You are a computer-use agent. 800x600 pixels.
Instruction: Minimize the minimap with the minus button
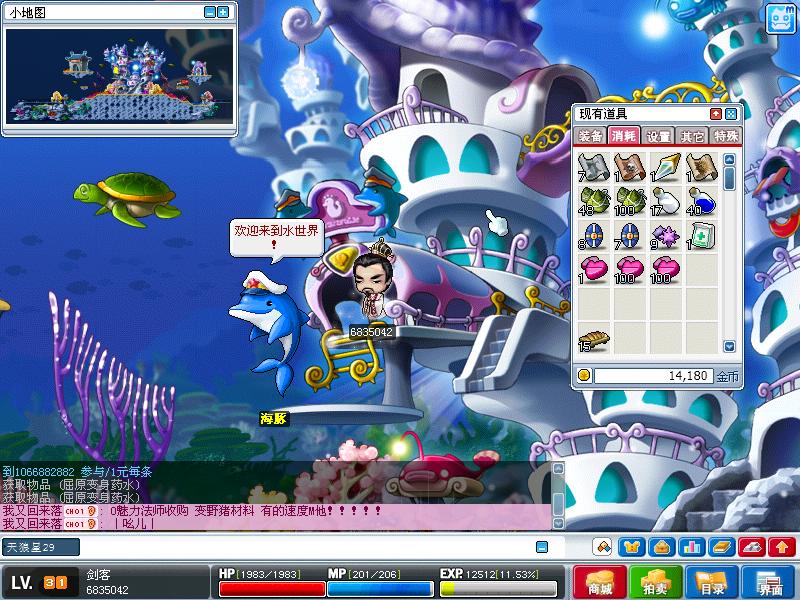pyautogui.click(x=210, y=13)
